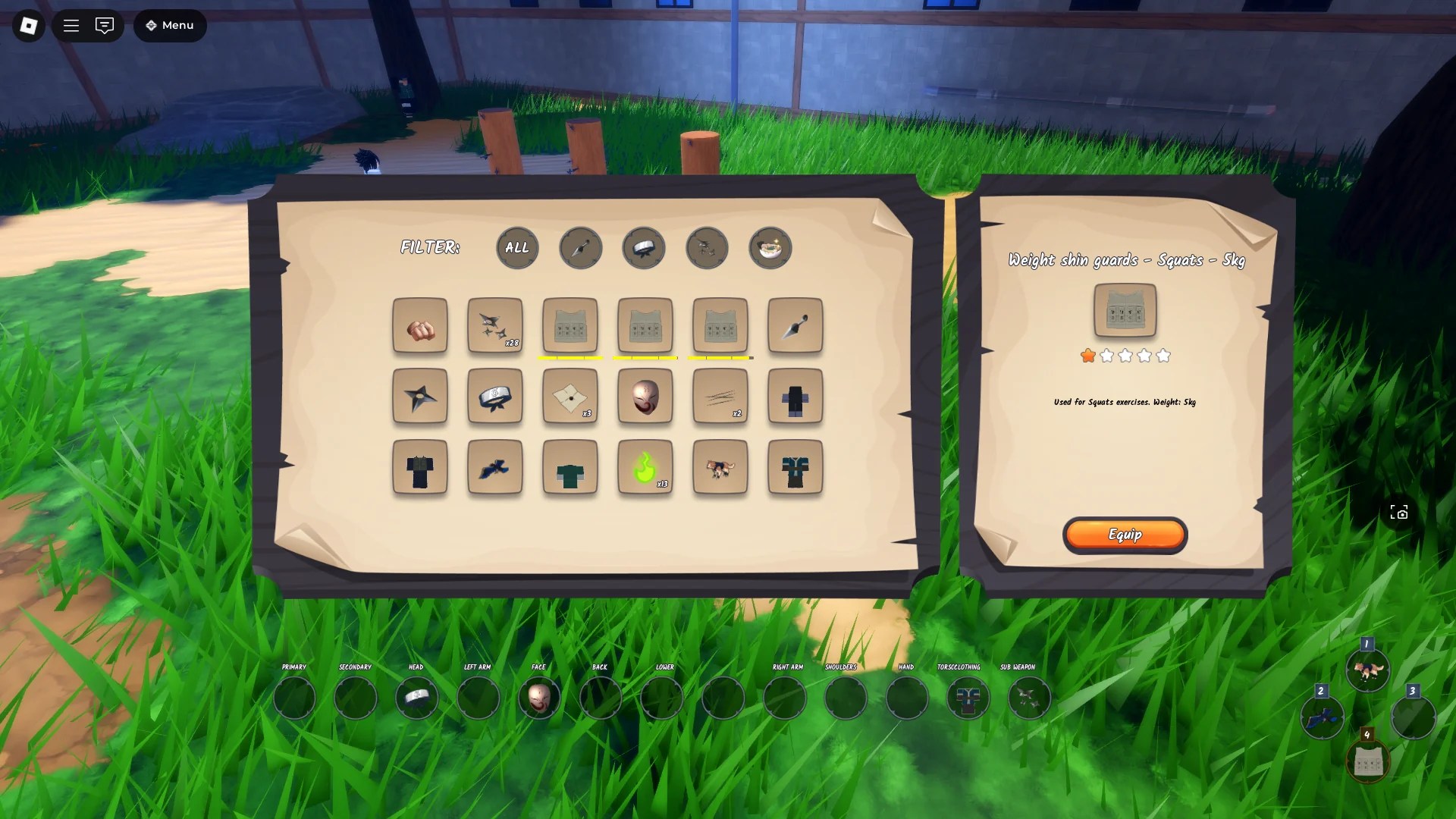Image resolution: width=1456 pixels, height=819 pixels.
Task: Toggle the ALL filter on
Action: (x=516, y=248)
